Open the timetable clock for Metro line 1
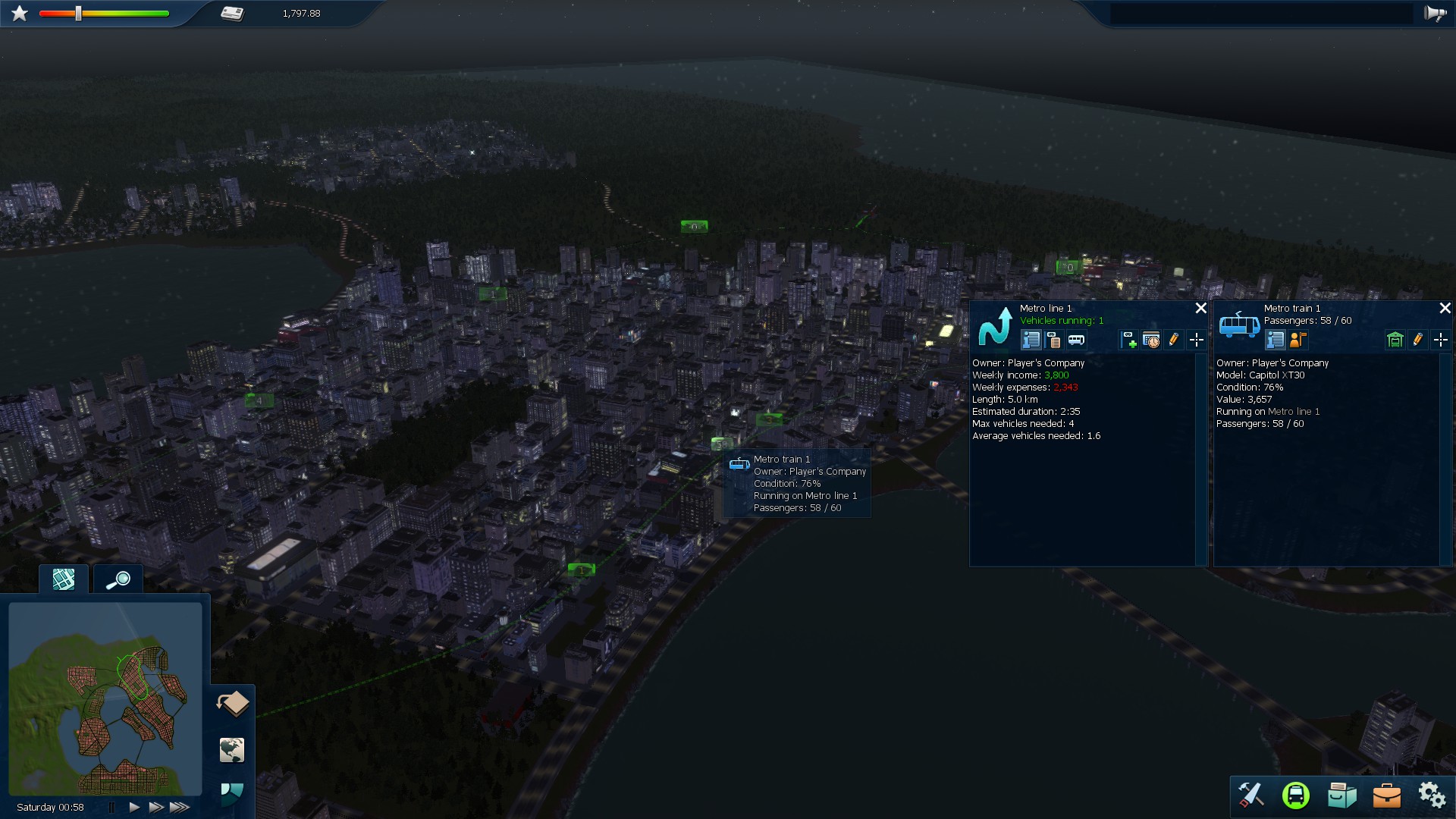 1150,340
